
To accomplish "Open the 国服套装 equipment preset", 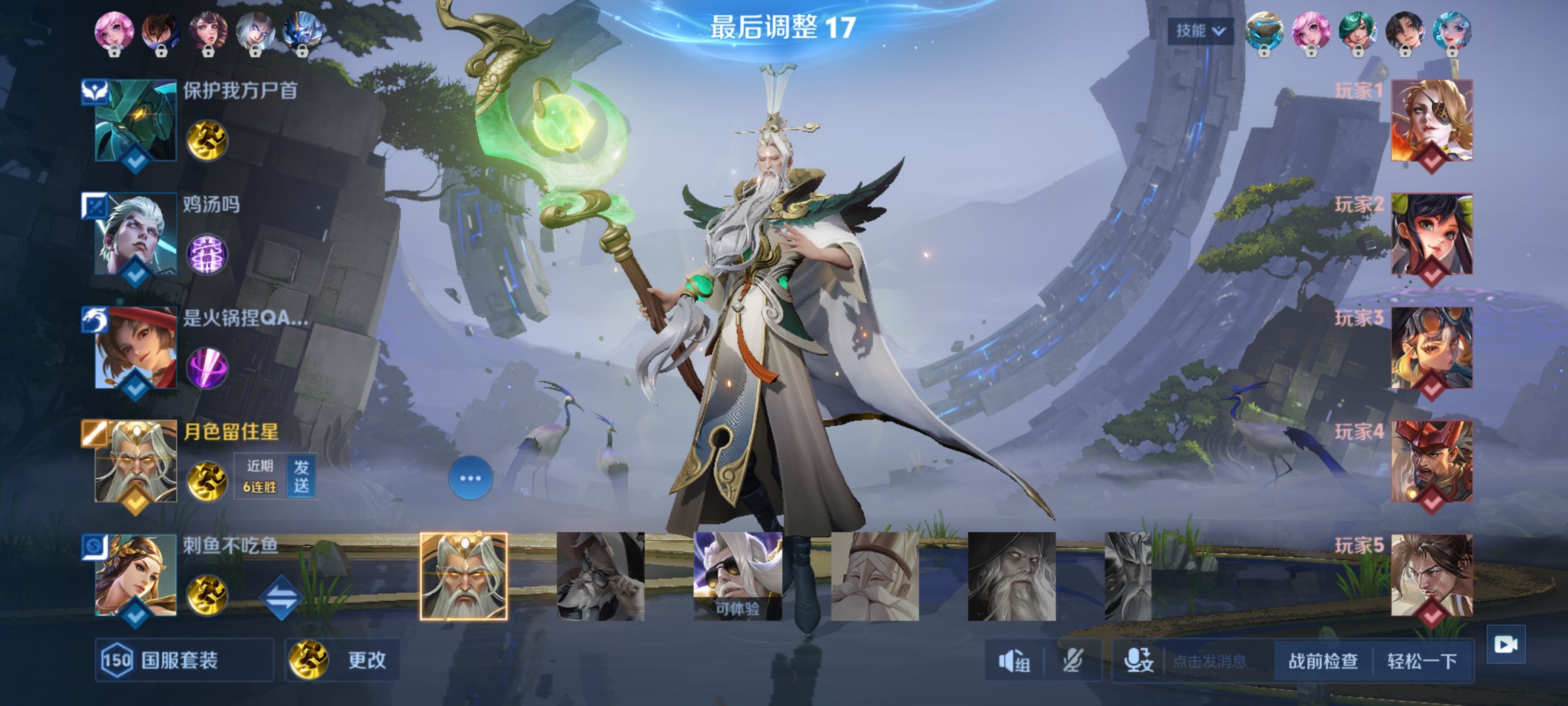I will tap(183, 660).
